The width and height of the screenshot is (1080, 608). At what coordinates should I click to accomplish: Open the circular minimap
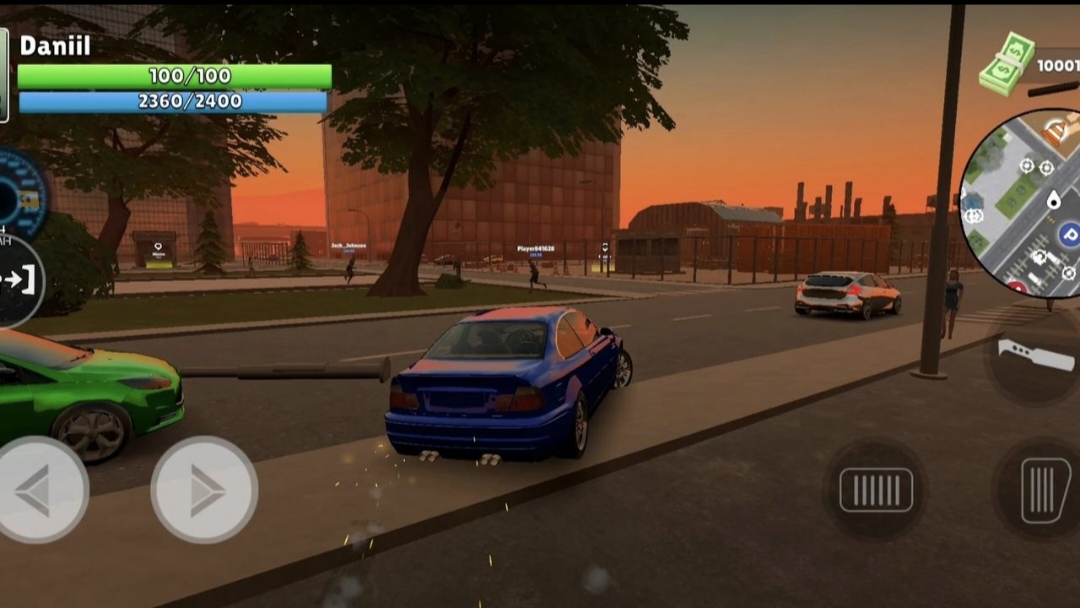click(1025, 204)
